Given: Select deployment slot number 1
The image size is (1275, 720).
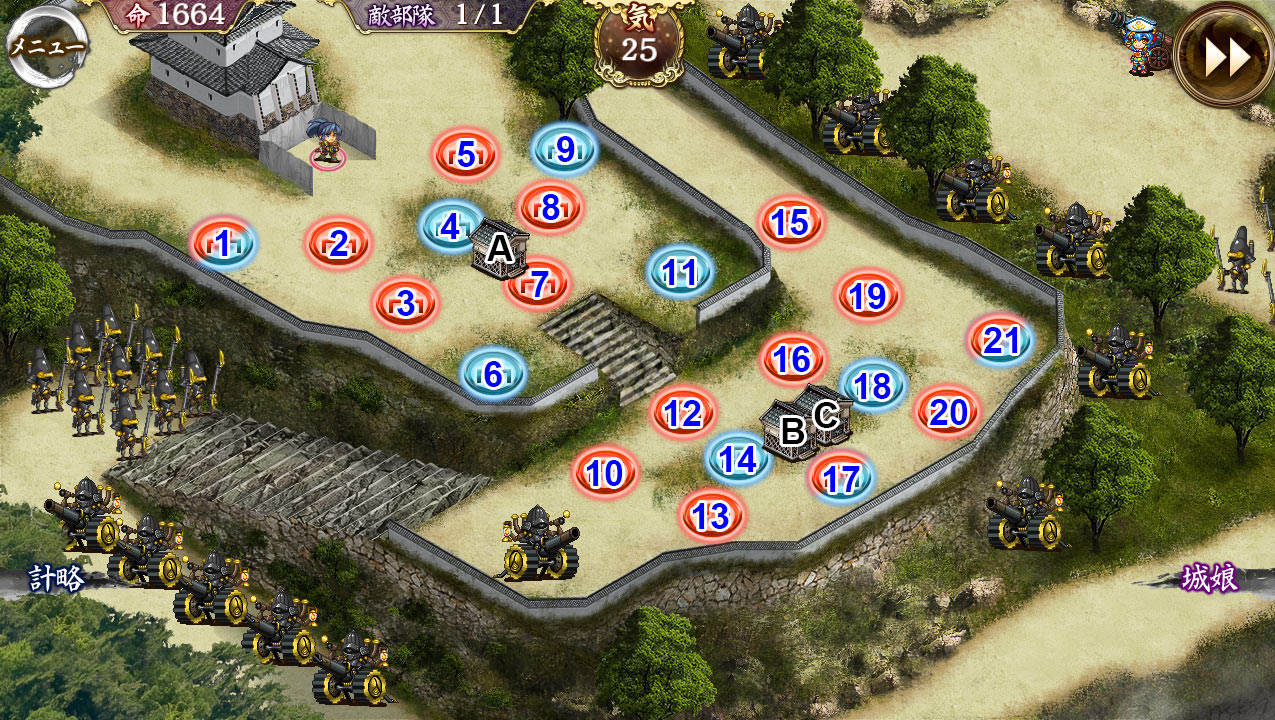Looking at the screenshot, I should pos(223,243).
